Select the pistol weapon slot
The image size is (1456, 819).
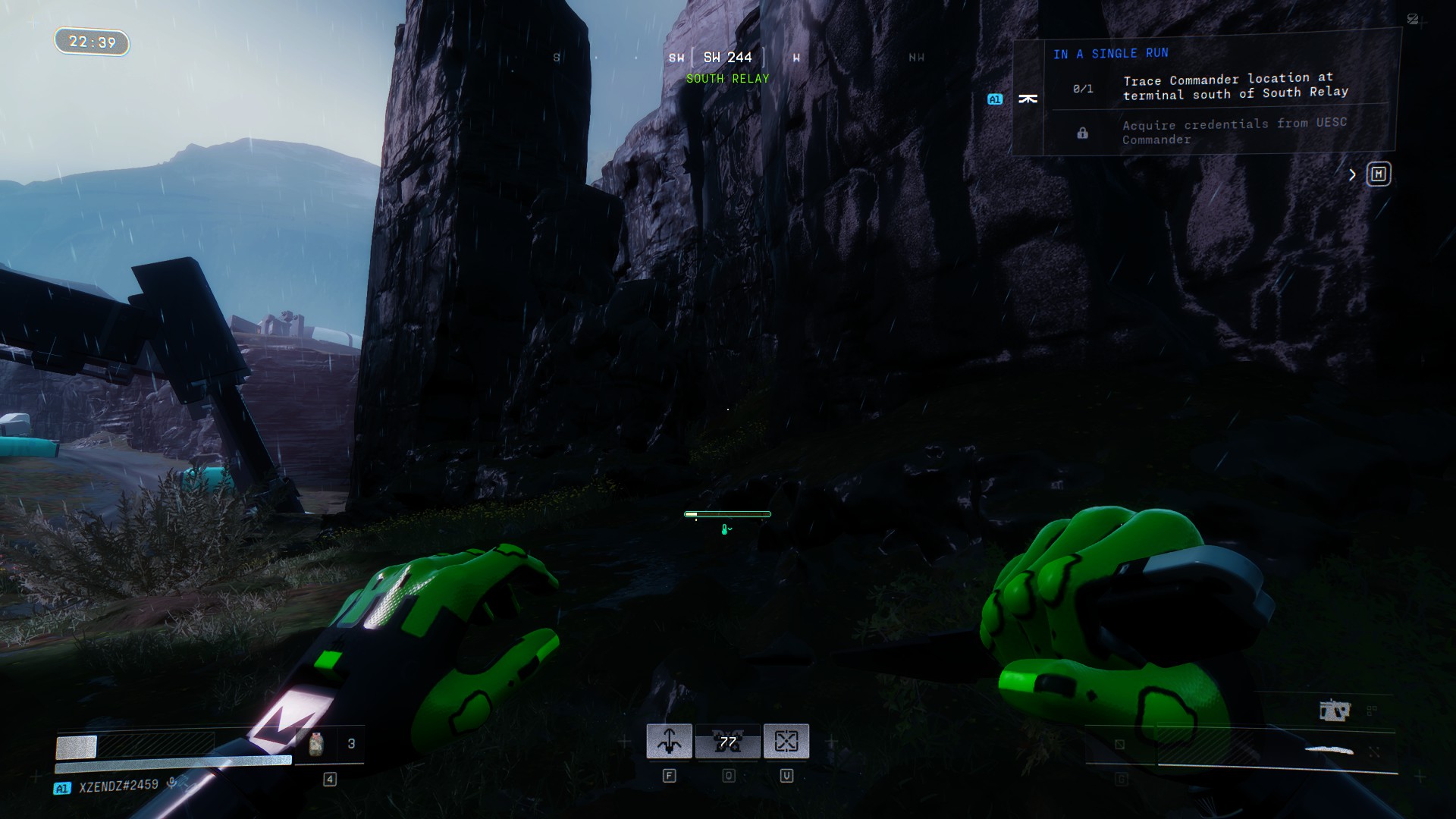[1334, 711]
